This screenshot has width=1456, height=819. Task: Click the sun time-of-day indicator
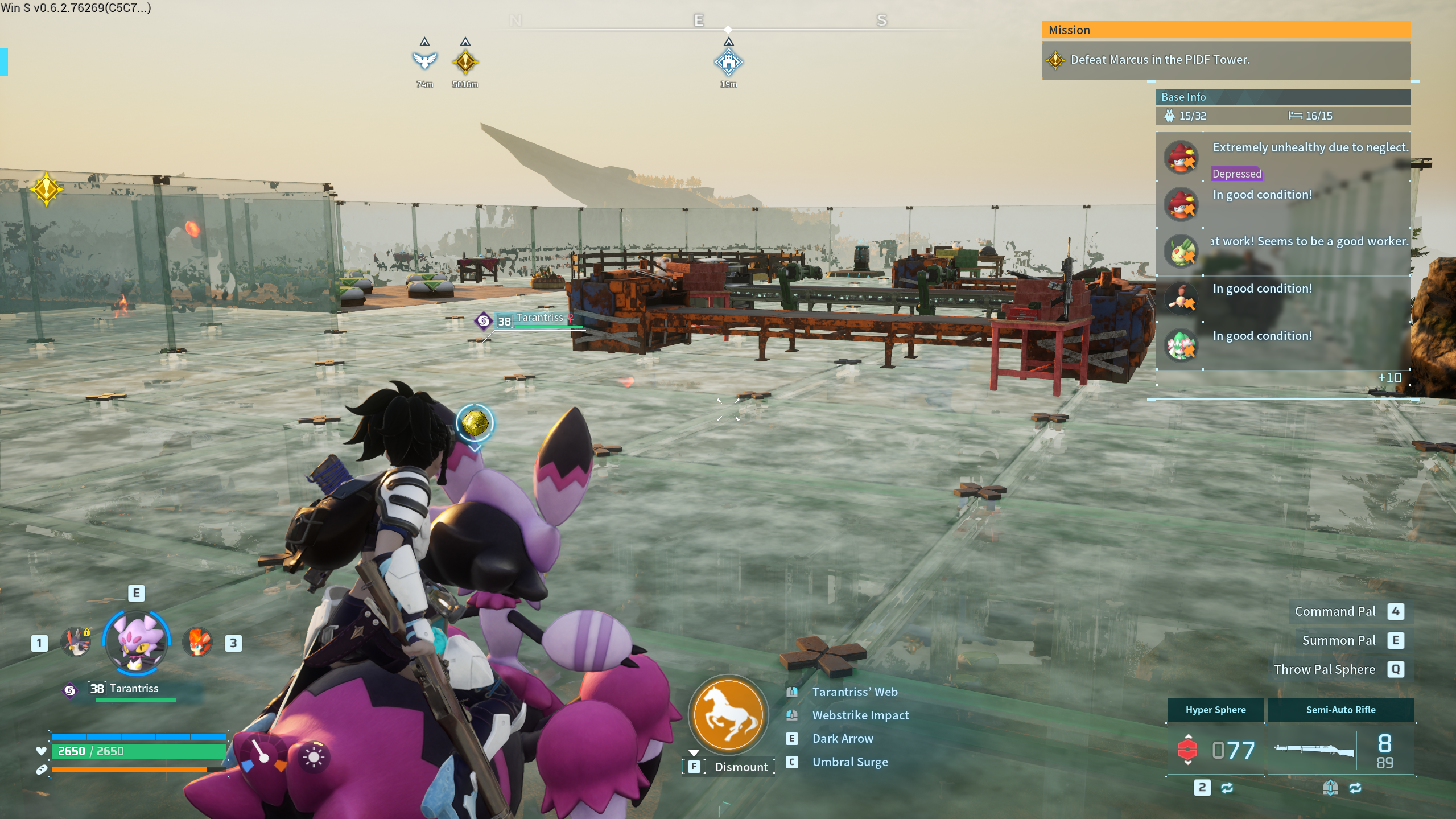(313, 757)
